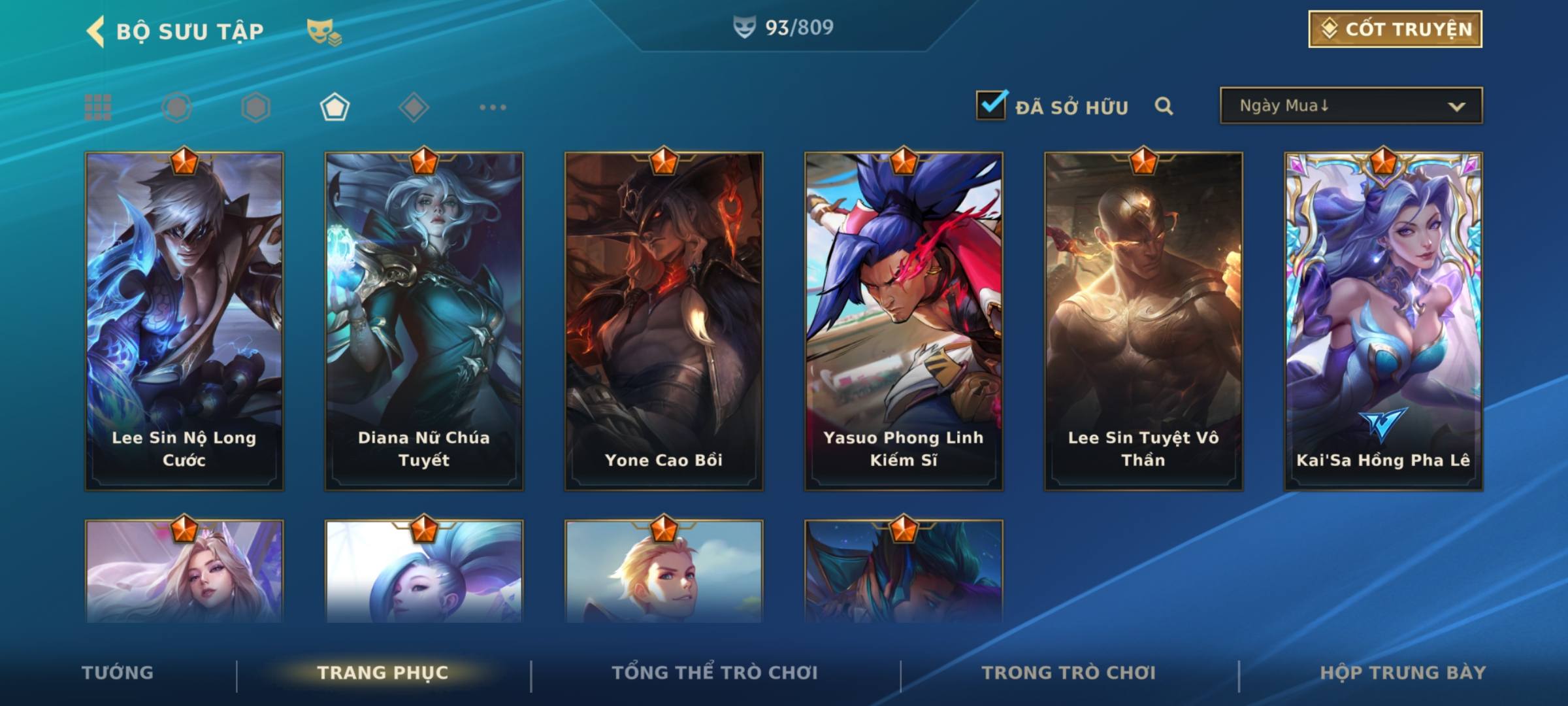1568x706 pixels.
Task: Switch to the Tướng tab
Action: pos(118,673)
